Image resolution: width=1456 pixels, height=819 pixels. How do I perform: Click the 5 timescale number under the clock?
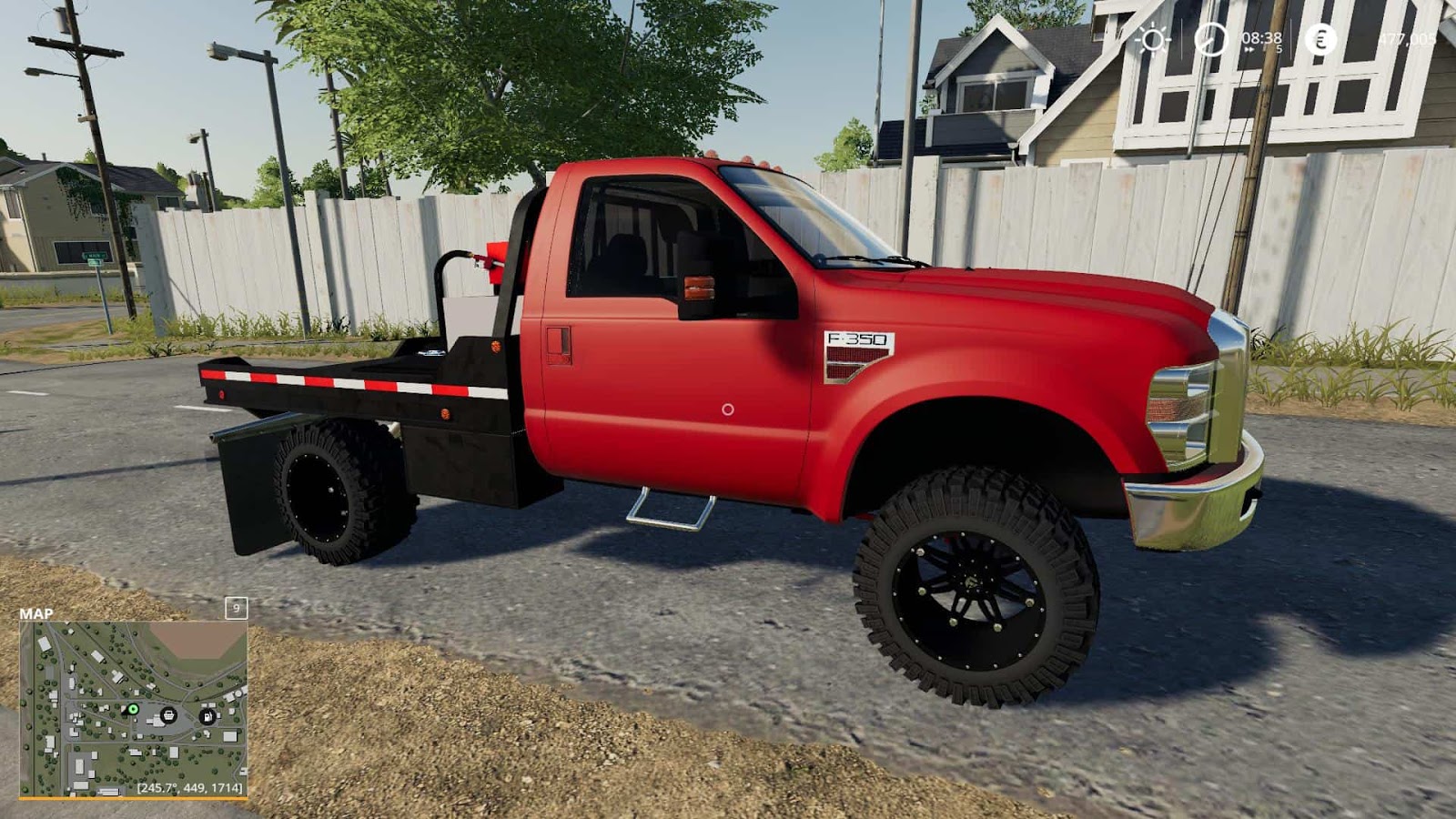pyautogui.click(x=1279, y=49)
